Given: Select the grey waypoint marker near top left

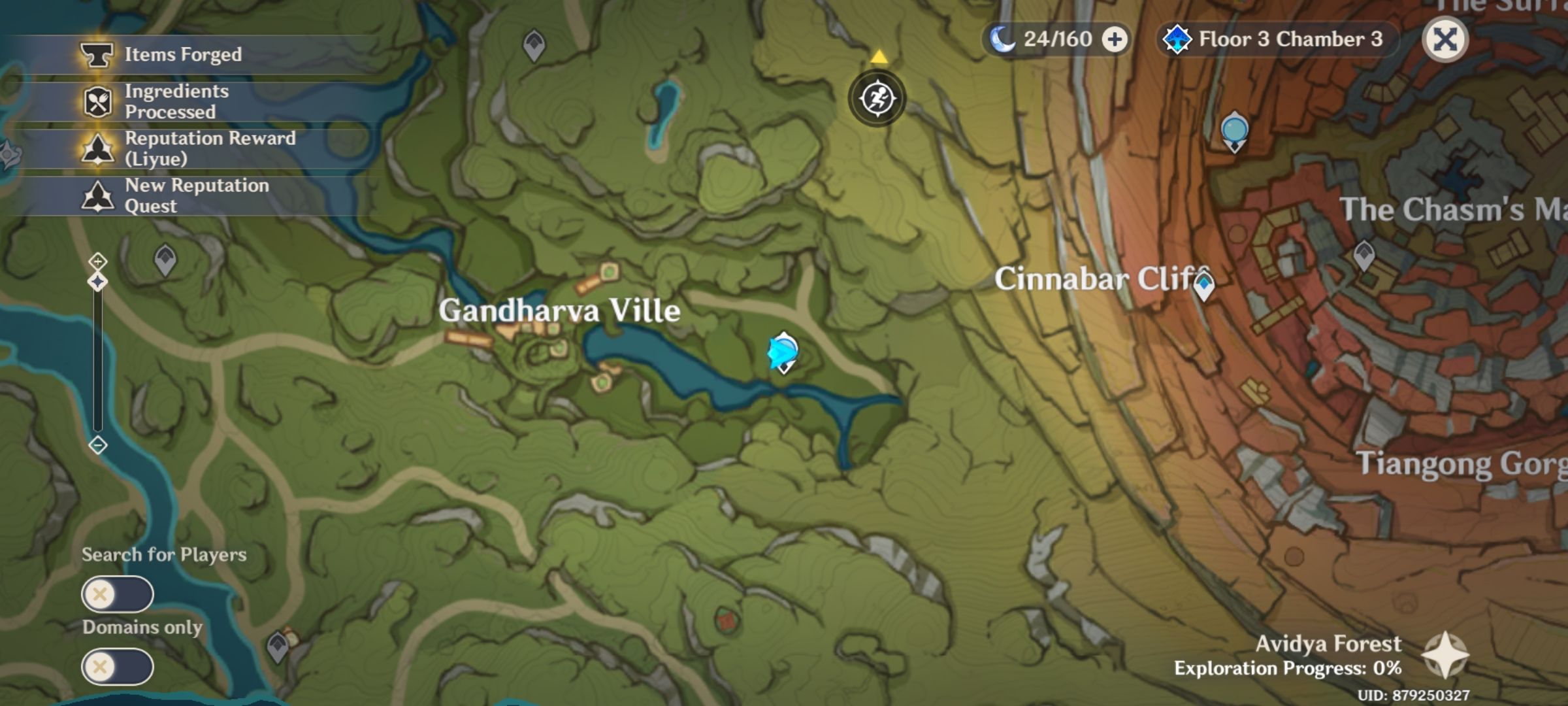Looking at the screenshot, I should click(x=534, y=44).
